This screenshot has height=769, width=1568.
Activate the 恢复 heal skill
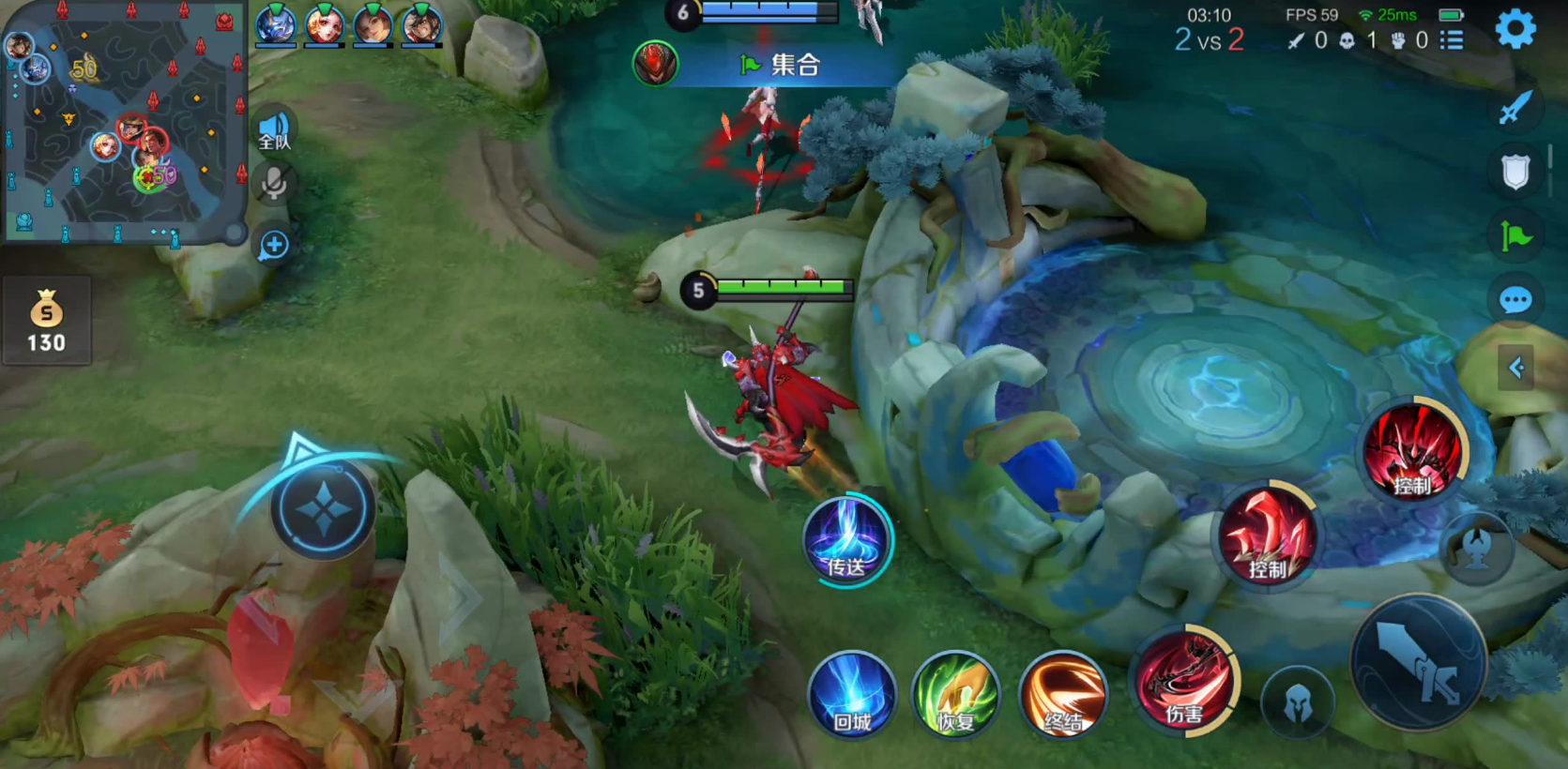click(956, 695)
